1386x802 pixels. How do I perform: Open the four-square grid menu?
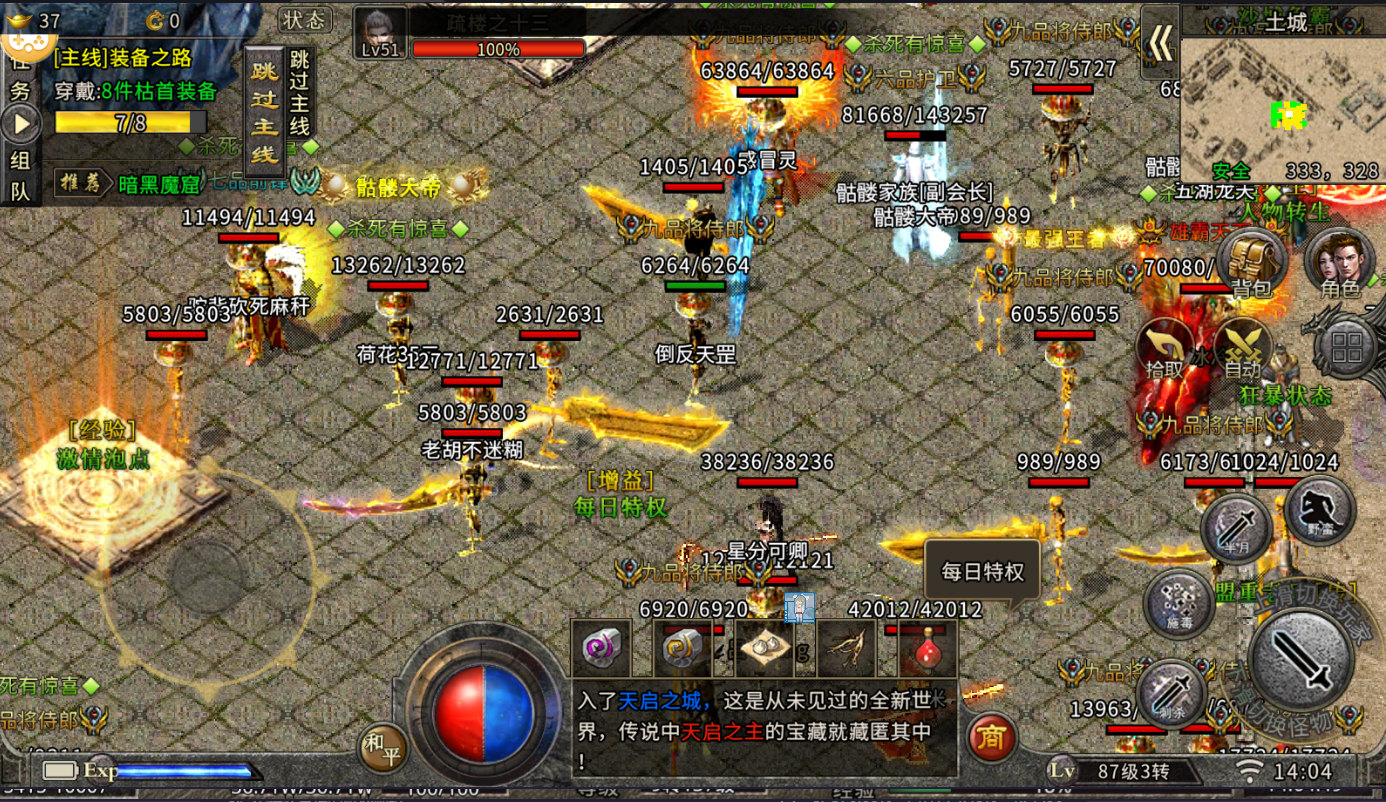click(1347, 347)
